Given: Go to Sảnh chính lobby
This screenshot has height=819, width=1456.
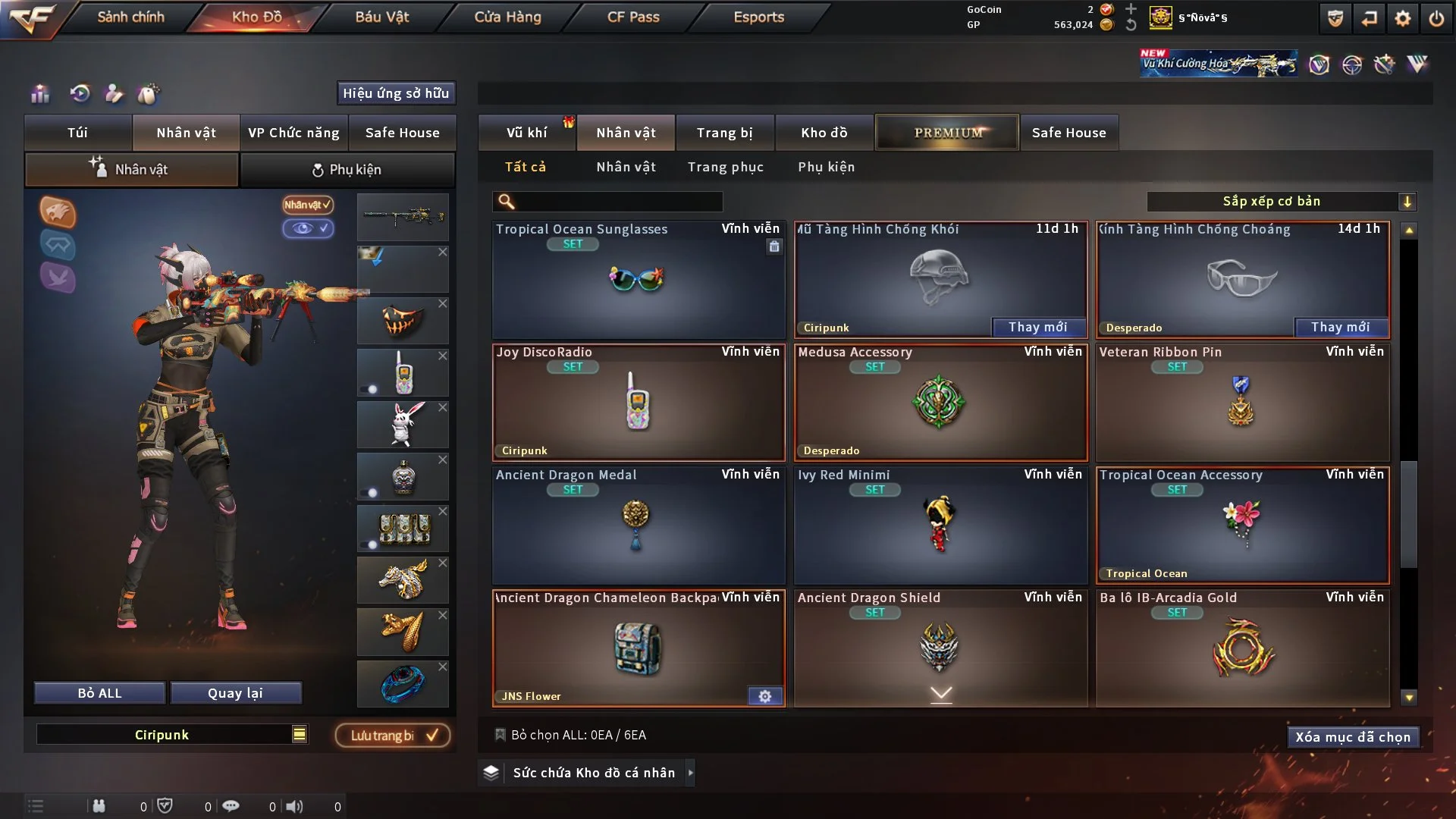Looking at the screenshot, I should (x=130, y=17).
